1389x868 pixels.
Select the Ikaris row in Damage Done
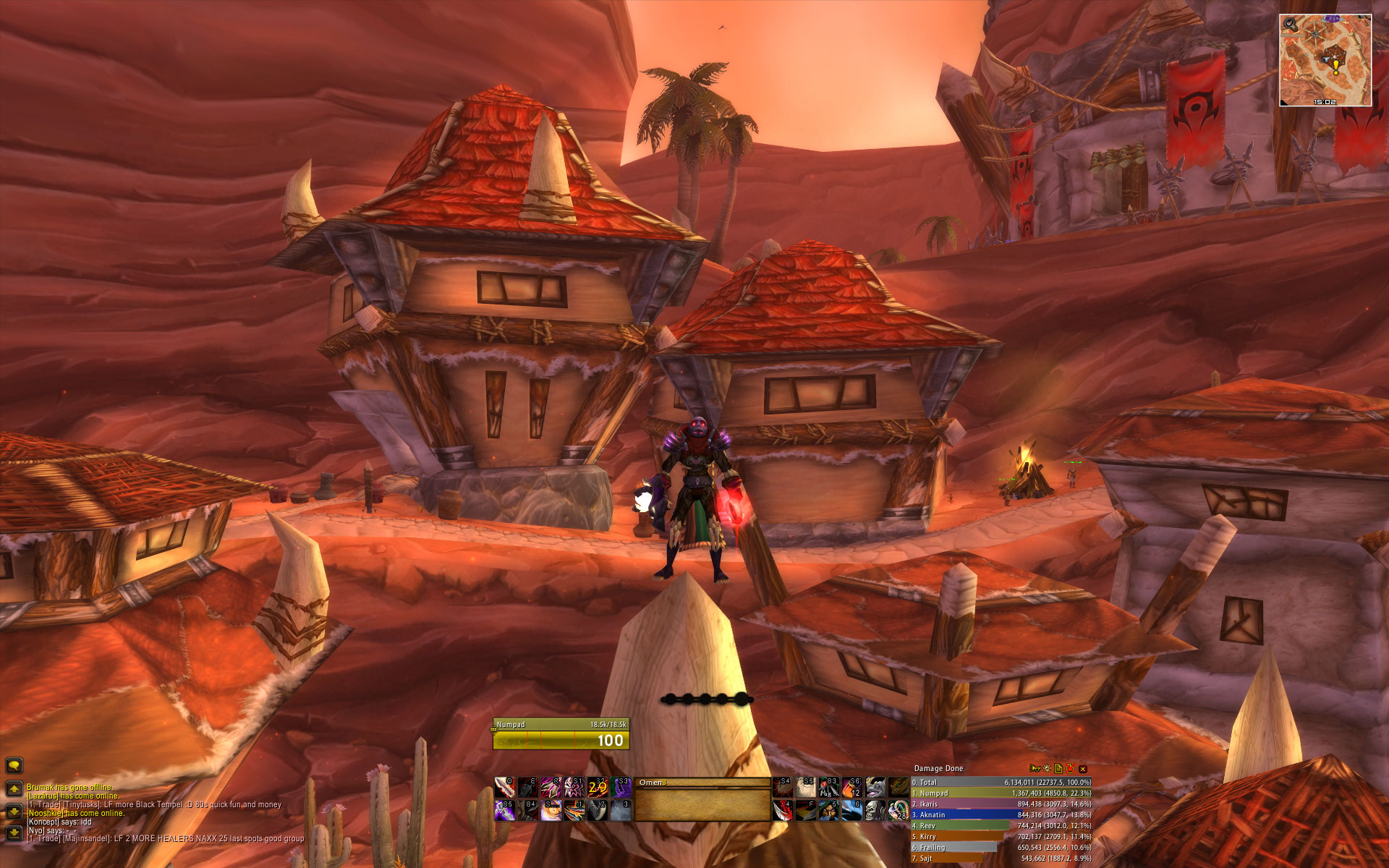(x=1001, y=804)
